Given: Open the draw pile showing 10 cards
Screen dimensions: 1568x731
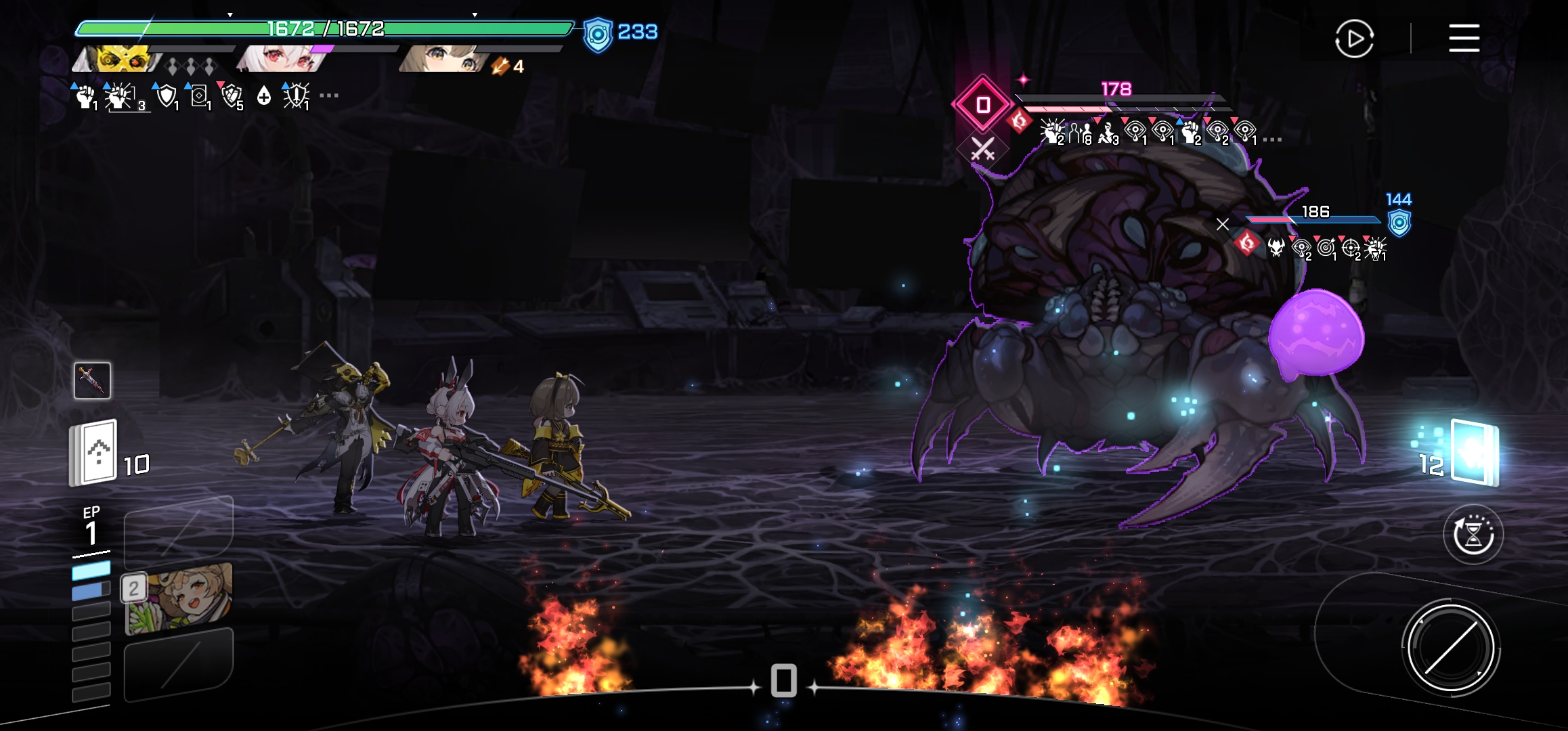Looking at the screenshot, I should 94,453.
